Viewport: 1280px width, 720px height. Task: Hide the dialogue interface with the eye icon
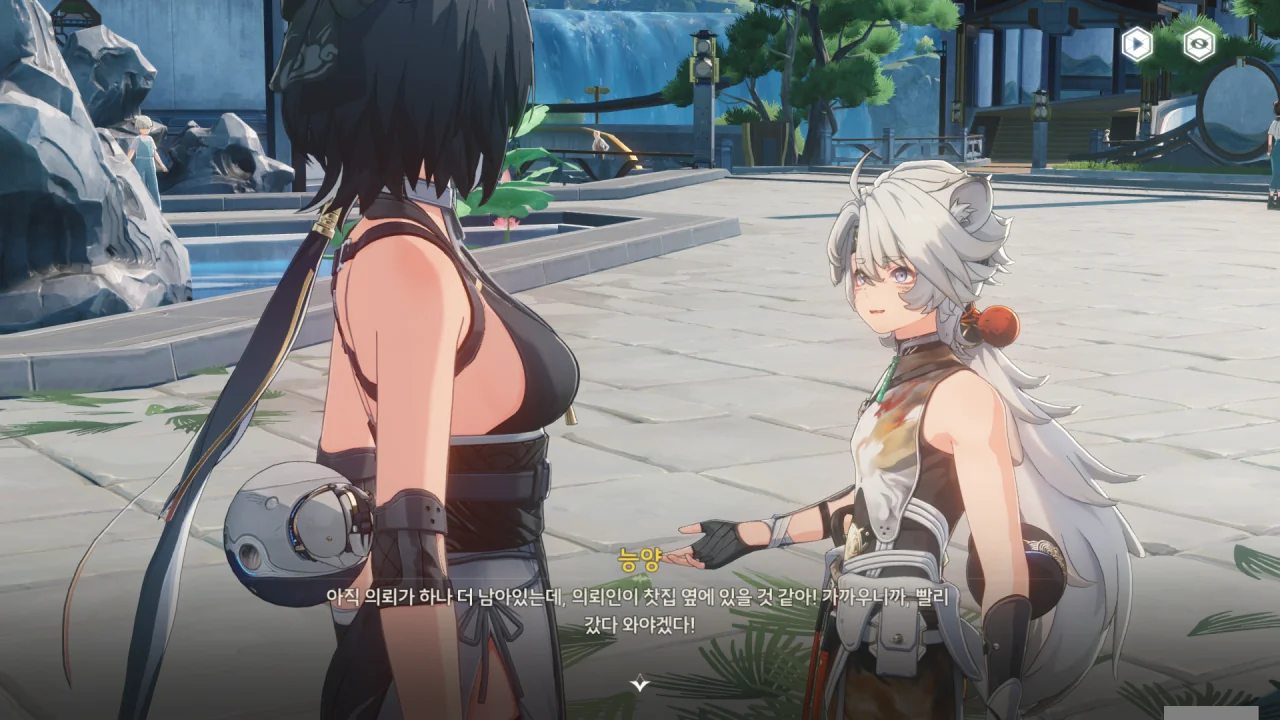click(1199, 43)
